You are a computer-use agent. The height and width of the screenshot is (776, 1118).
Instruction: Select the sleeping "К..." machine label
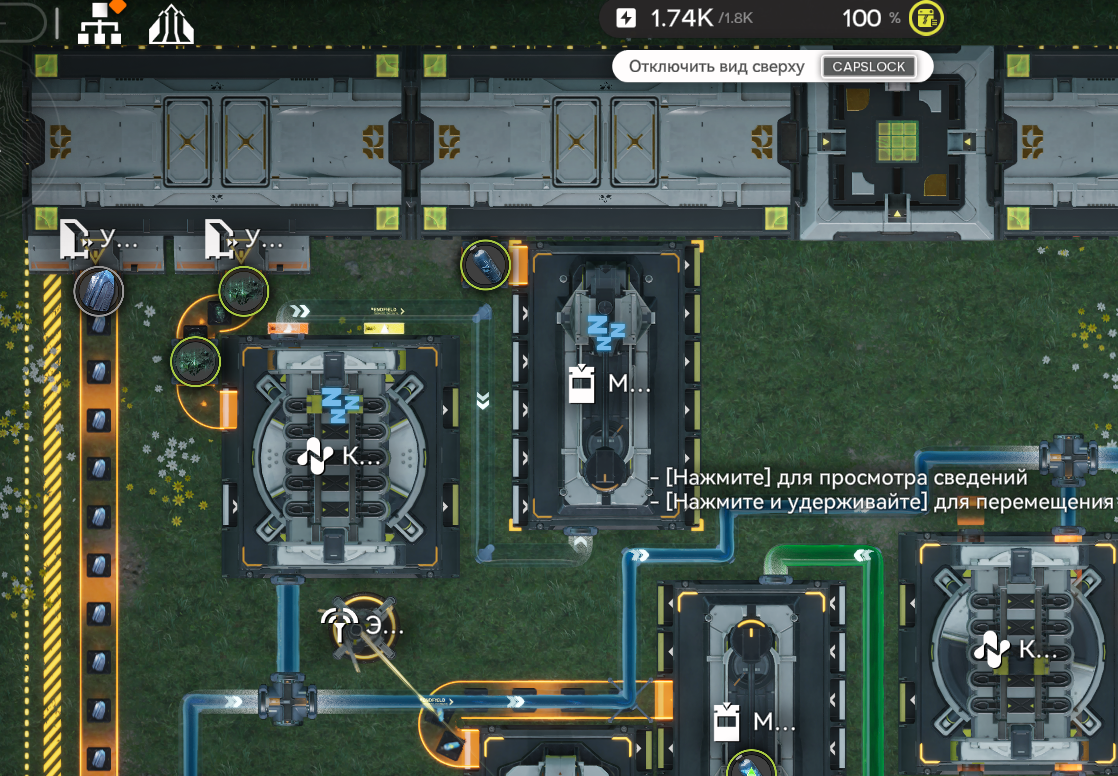pos(338,457)
